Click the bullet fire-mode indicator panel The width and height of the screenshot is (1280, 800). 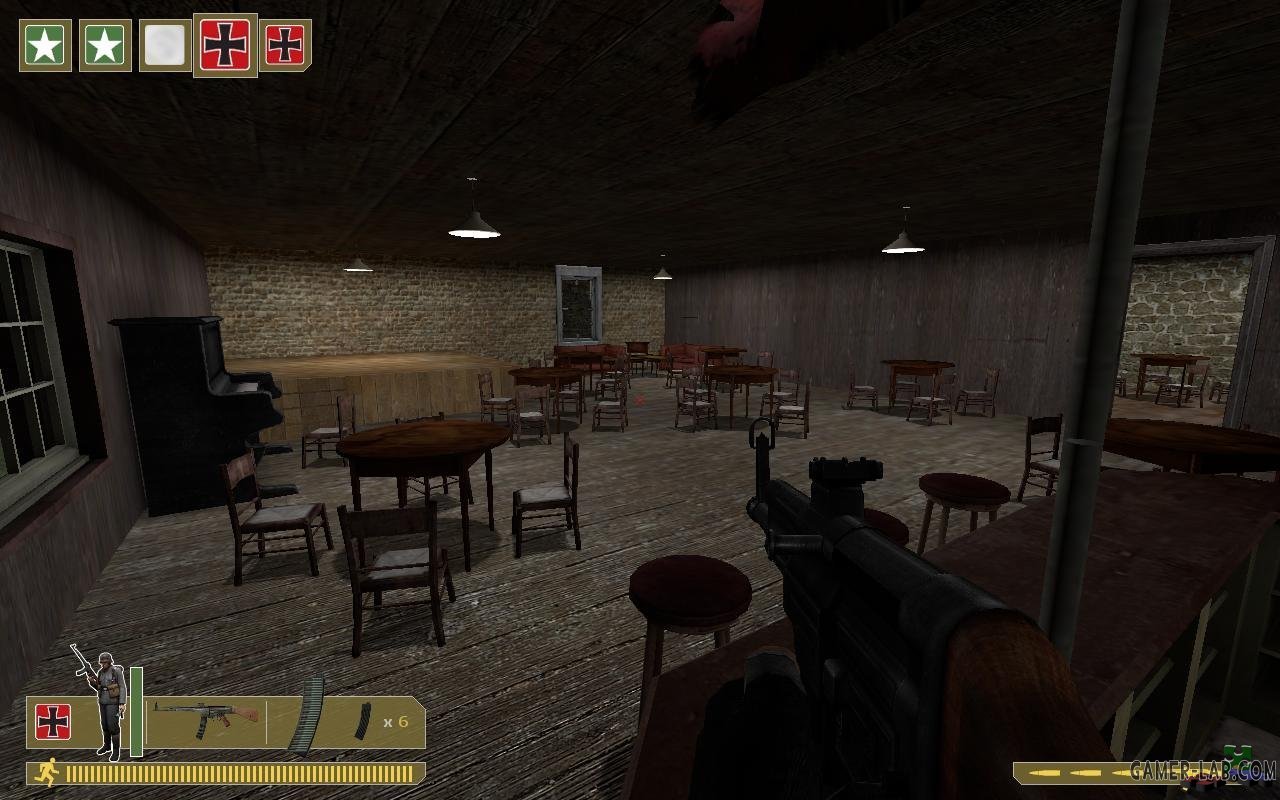1070,773
